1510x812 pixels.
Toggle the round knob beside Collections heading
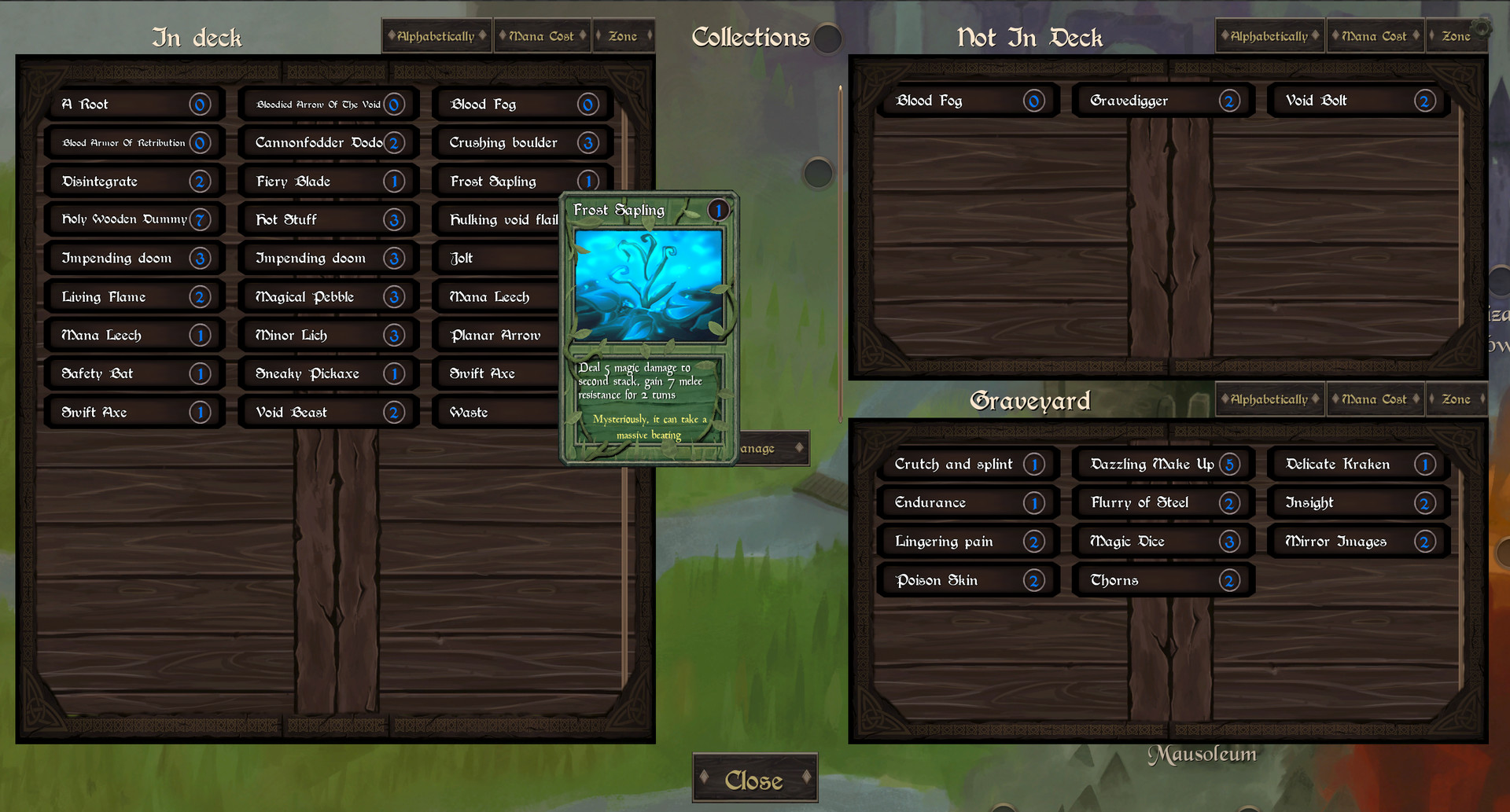(826, 39)
